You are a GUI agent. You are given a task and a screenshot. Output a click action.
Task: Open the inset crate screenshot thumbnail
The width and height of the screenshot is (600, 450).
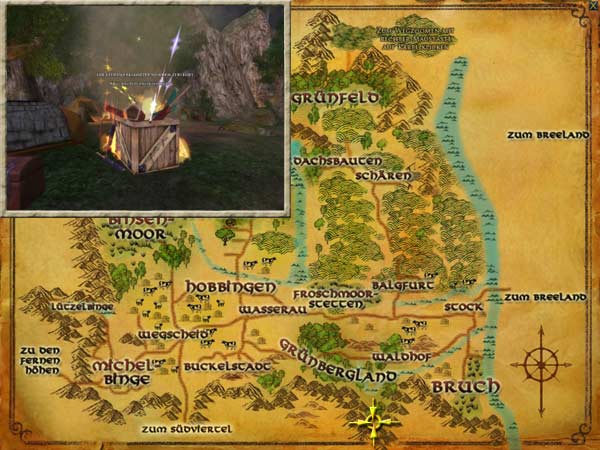point(146,106)
